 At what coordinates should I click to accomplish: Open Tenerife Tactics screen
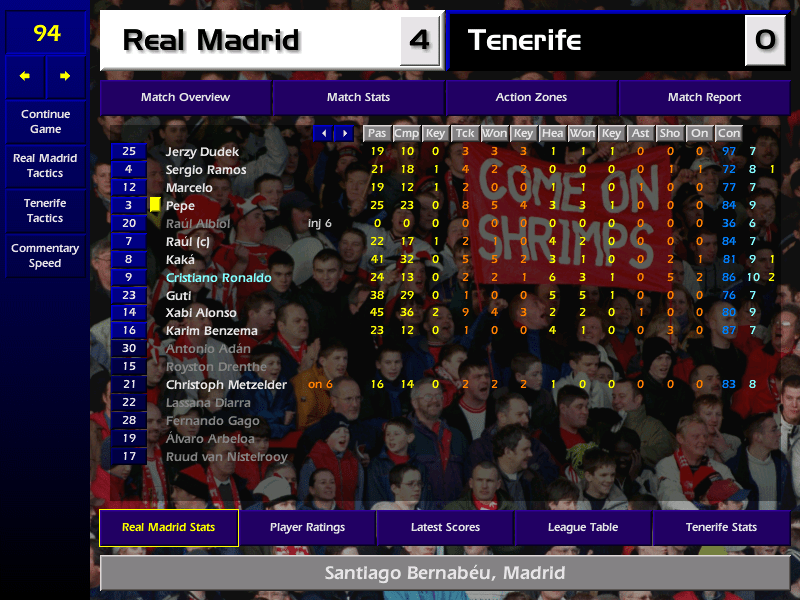click(x=45, y=210)
